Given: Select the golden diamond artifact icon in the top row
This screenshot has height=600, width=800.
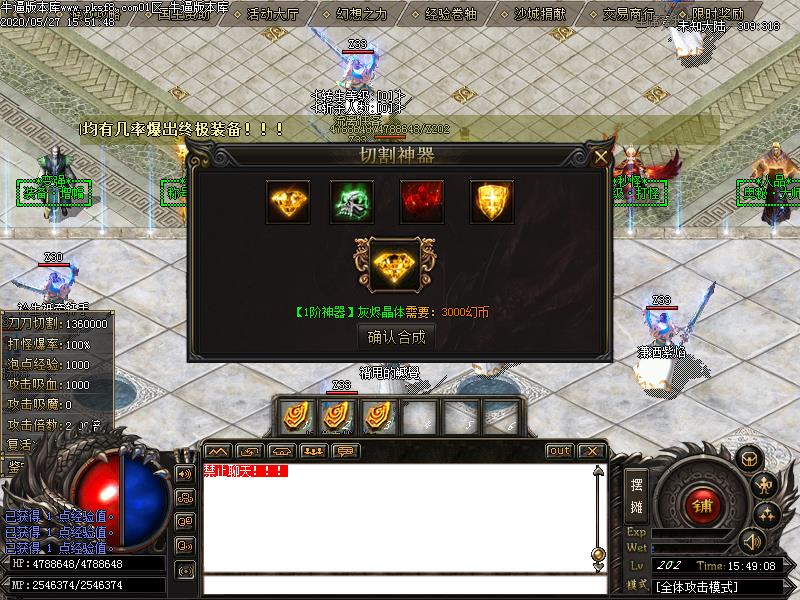Looking at the screenshot, I should click(288, 202).
